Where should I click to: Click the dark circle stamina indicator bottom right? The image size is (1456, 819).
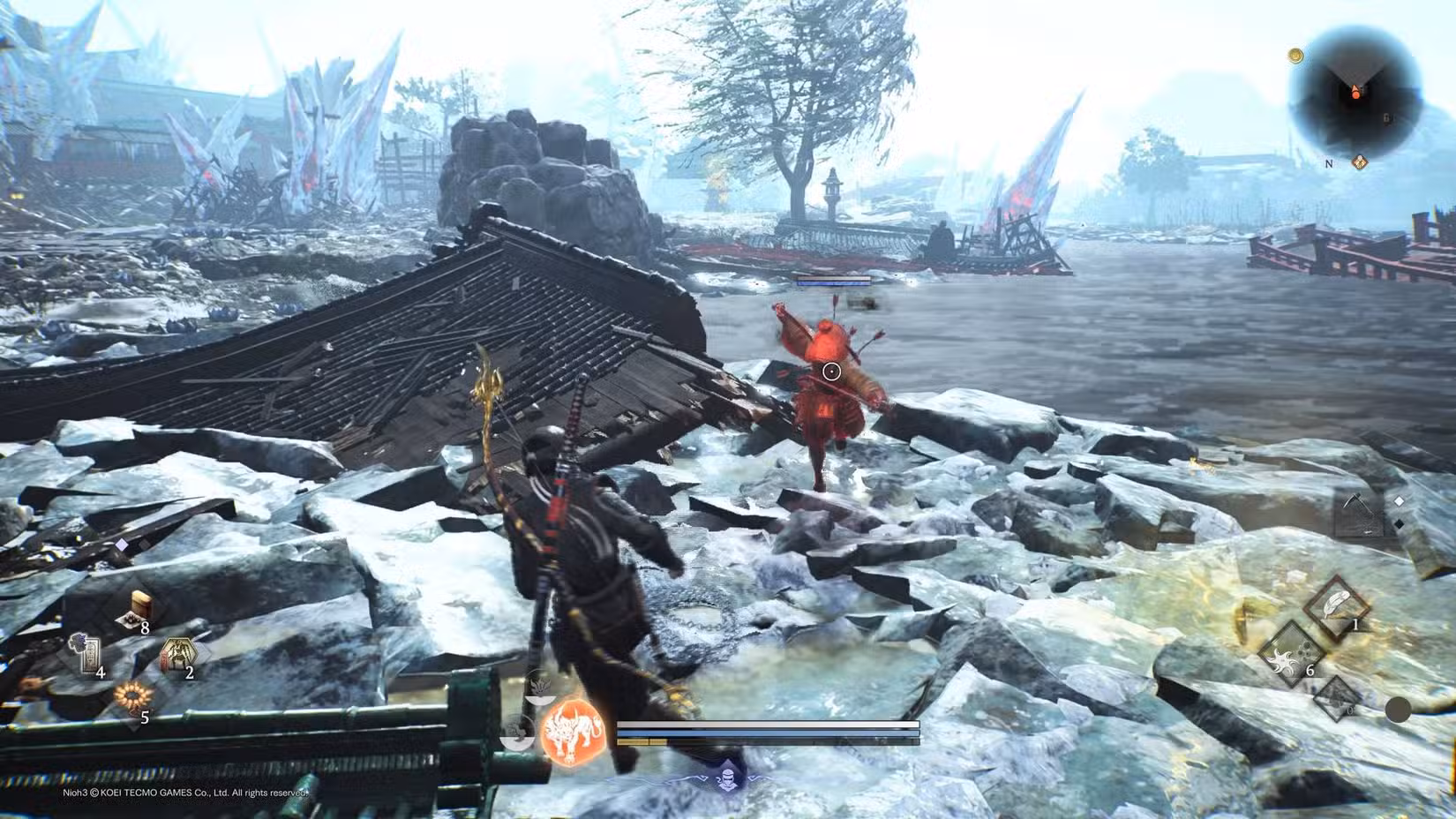pos(1399,710)
